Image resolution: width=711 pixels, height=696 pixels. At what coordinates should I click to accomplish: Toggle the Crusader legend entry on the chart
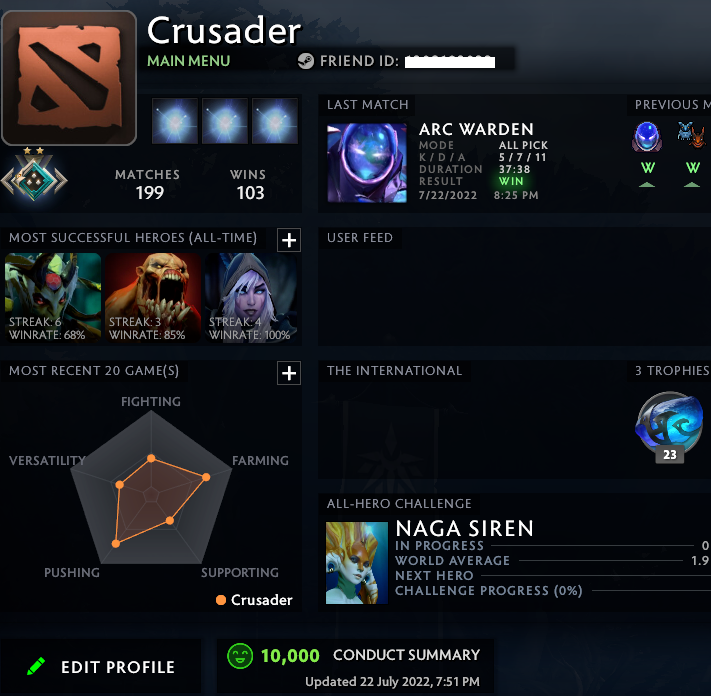pos(254,600)
